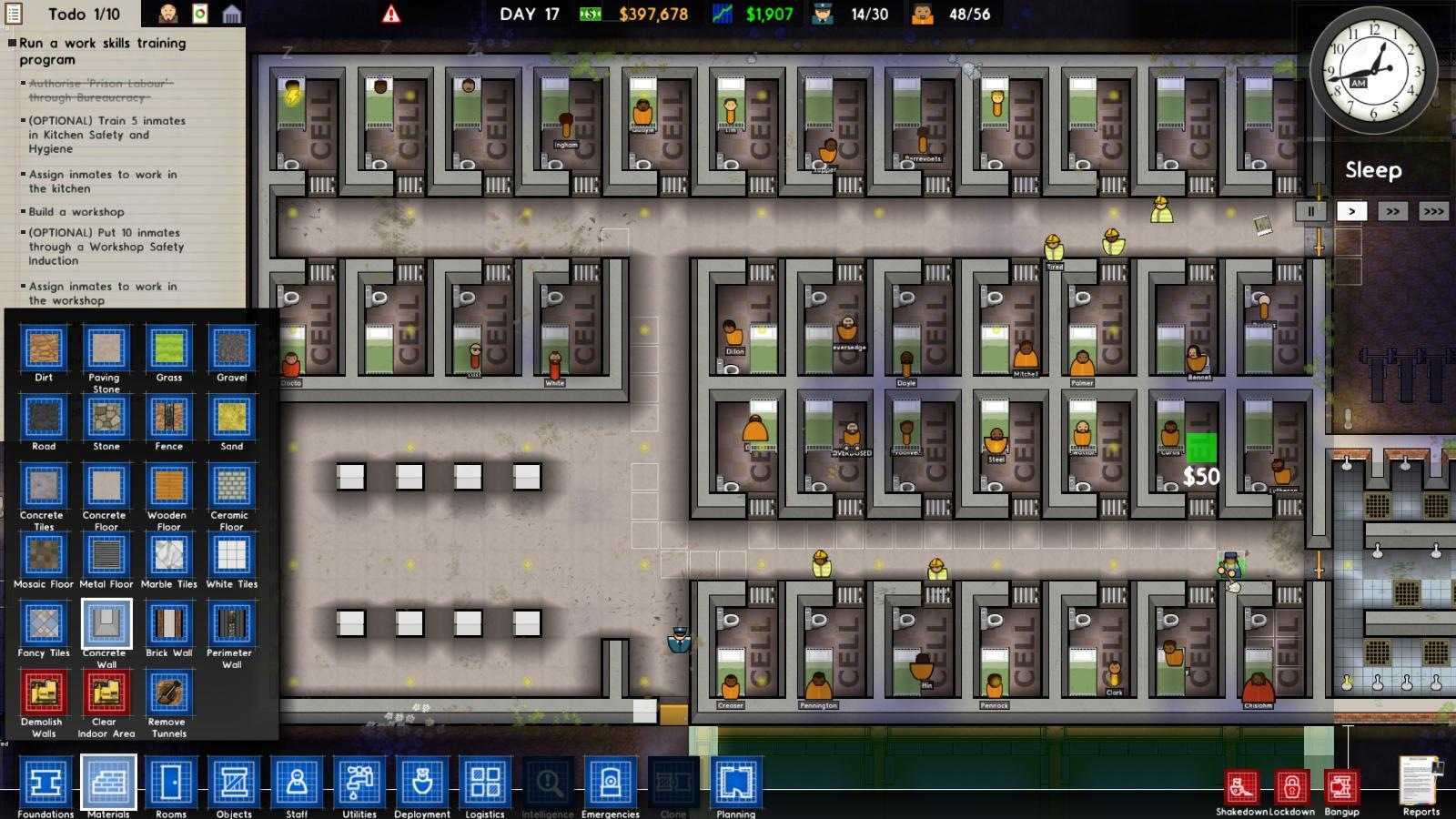
Task: Pause the game simulation
Action: tap(1310, 211)
